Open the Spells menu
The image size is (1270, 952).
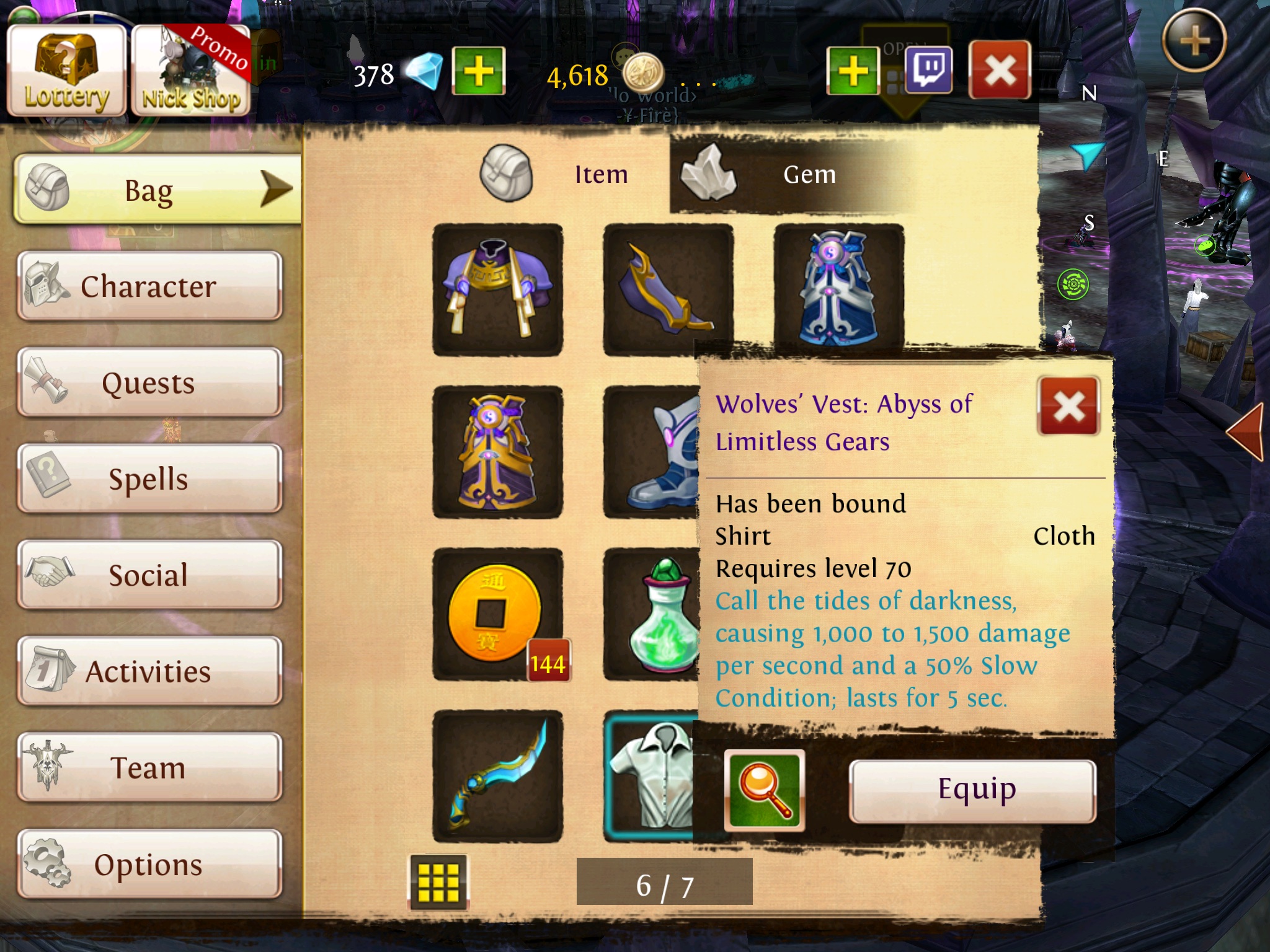click(149, 478)
